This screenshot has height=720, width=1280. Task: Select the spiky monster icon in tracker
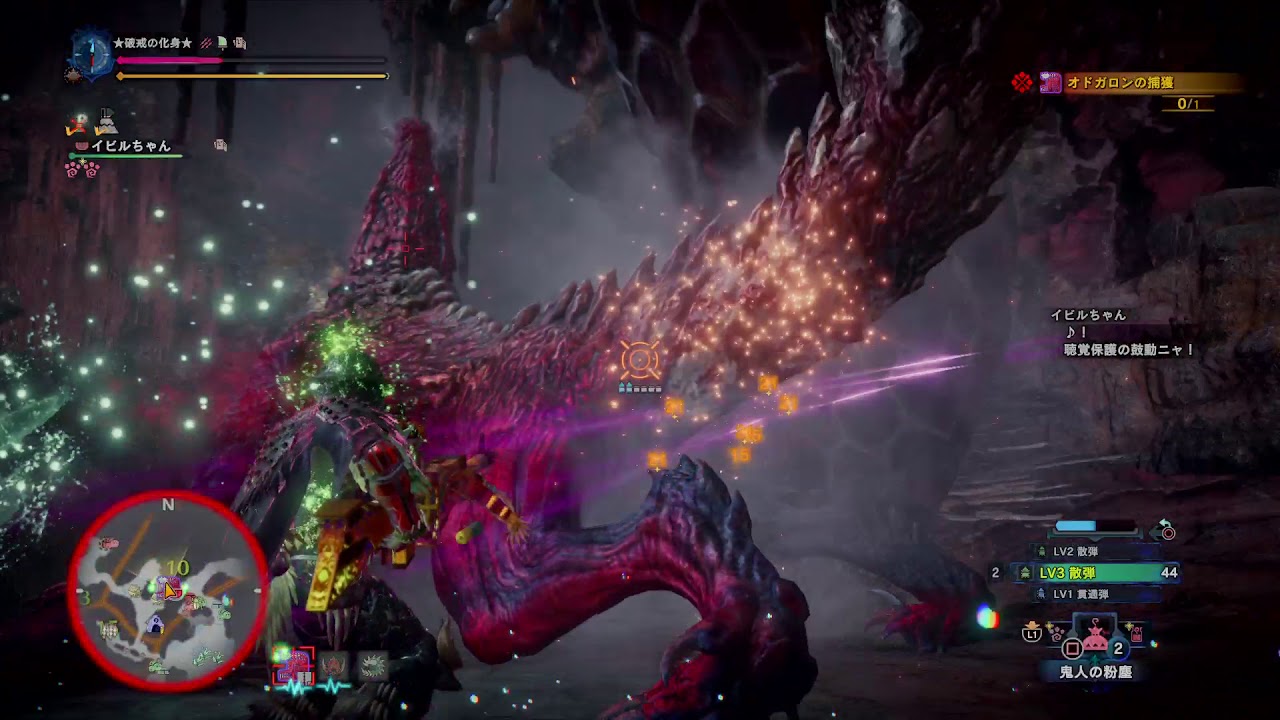tap(373, 665)
